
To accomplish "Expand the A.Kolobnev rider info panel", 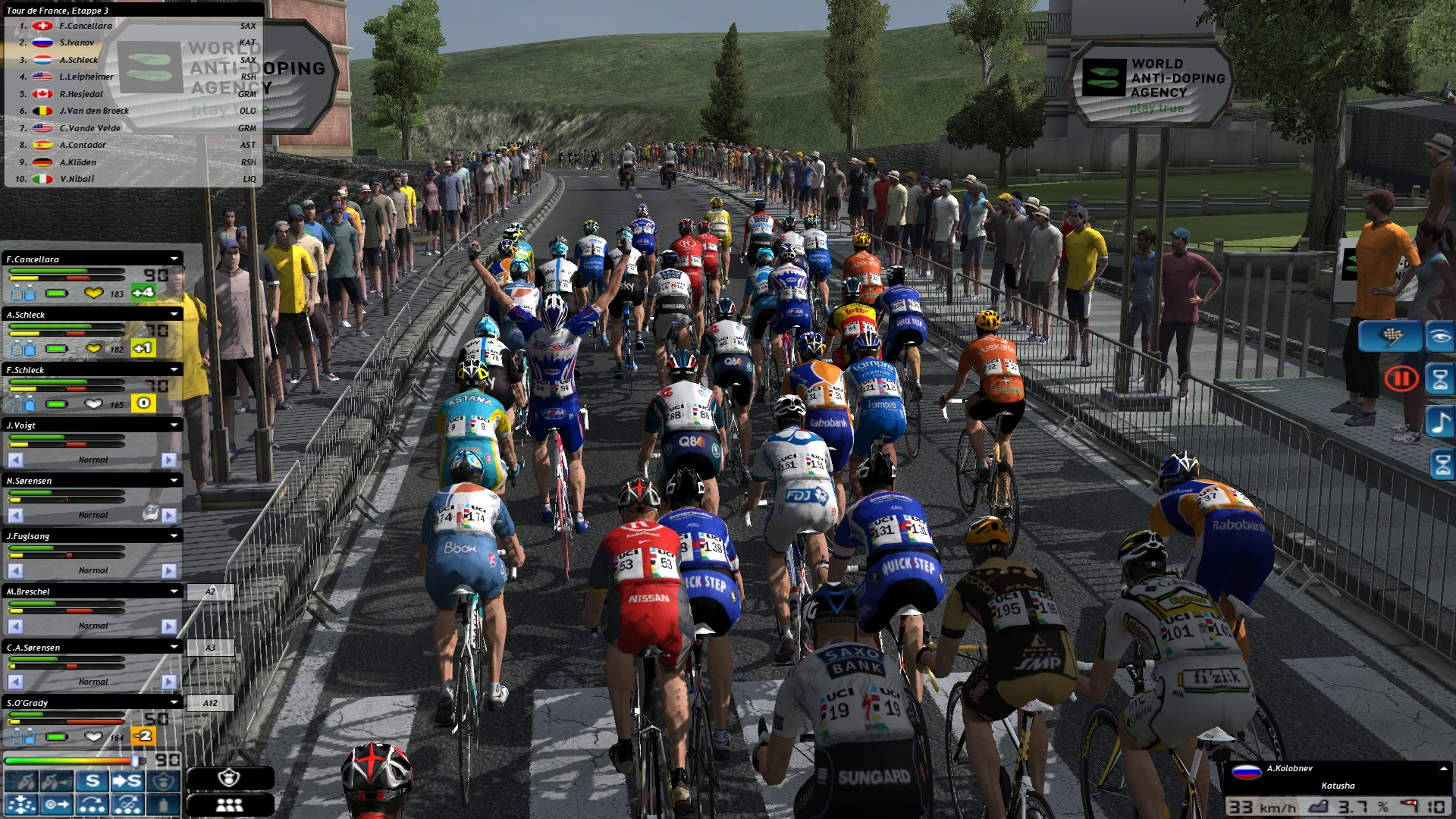I will [1443, 769].
